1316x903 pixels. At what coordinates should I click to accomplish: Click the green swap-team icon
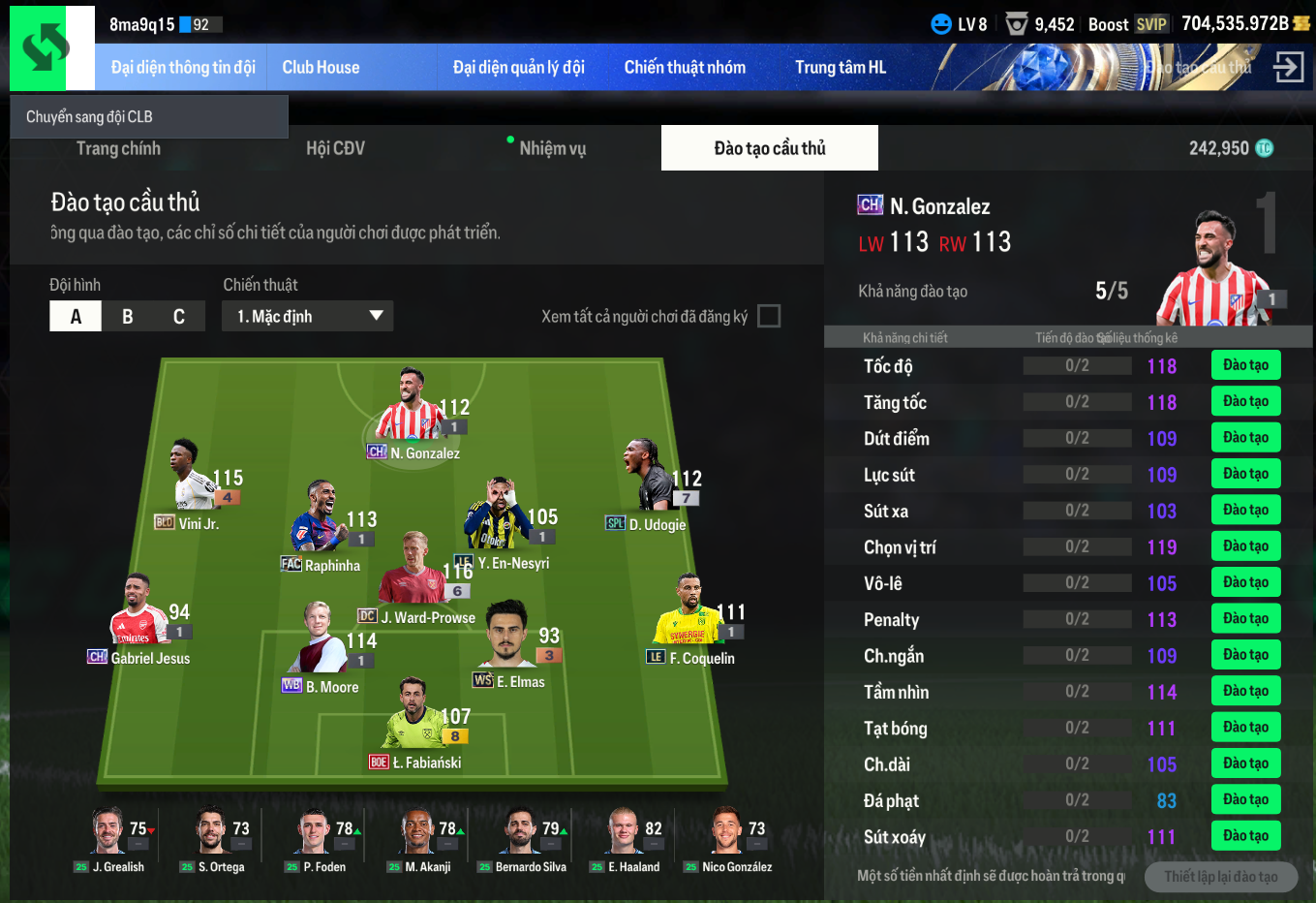point(45,47)
